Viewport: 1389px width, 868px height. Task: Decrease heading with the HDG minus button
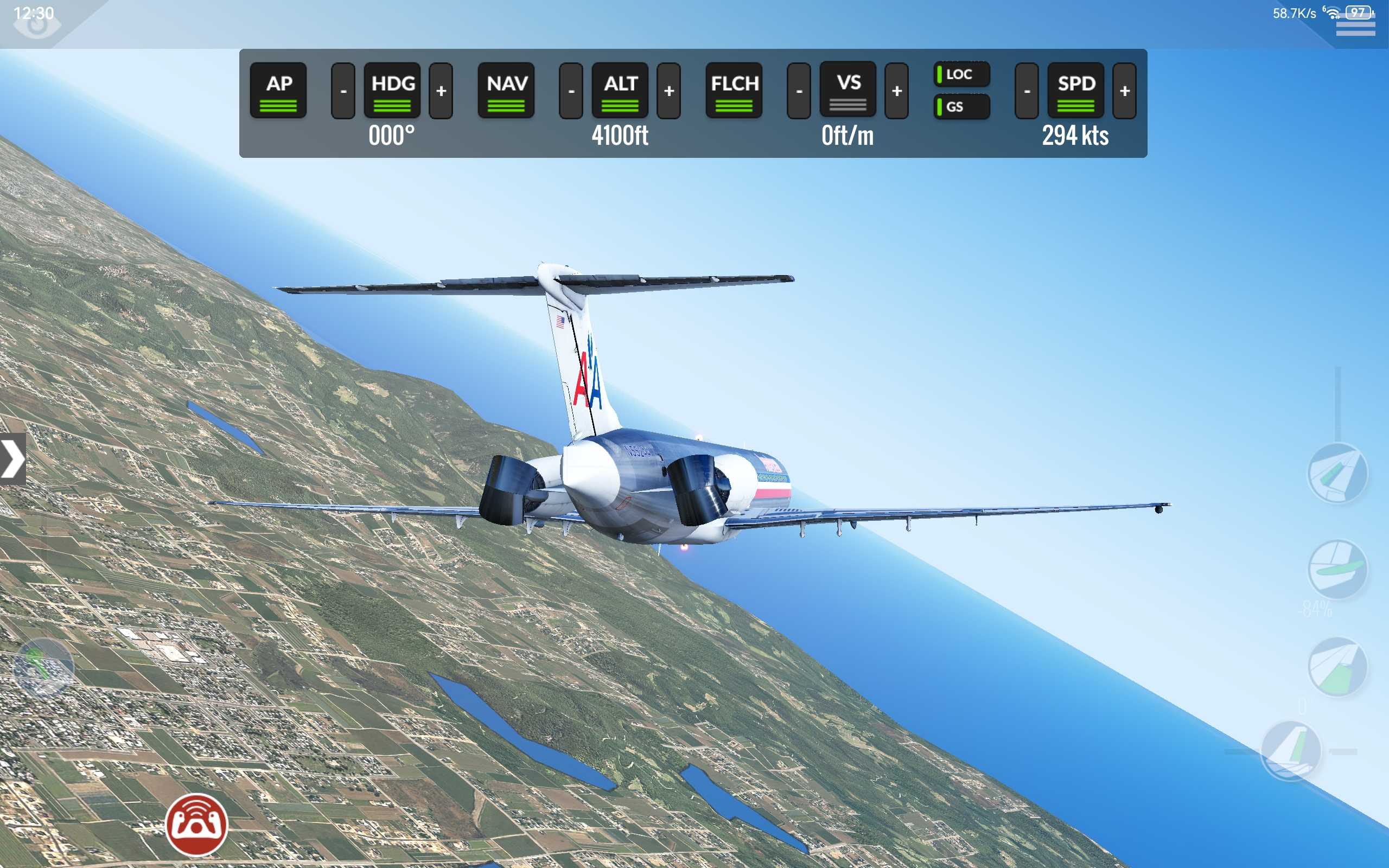(343, 91)
